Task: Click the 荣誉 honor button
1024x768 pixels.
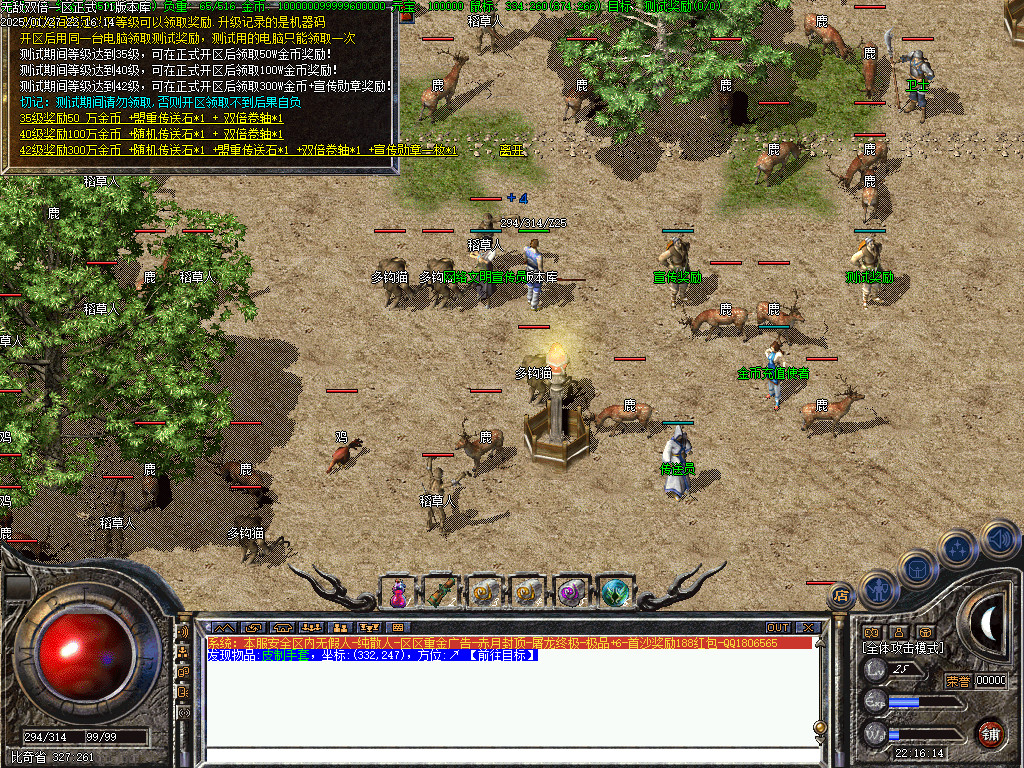Action: (x=957, y=681)
